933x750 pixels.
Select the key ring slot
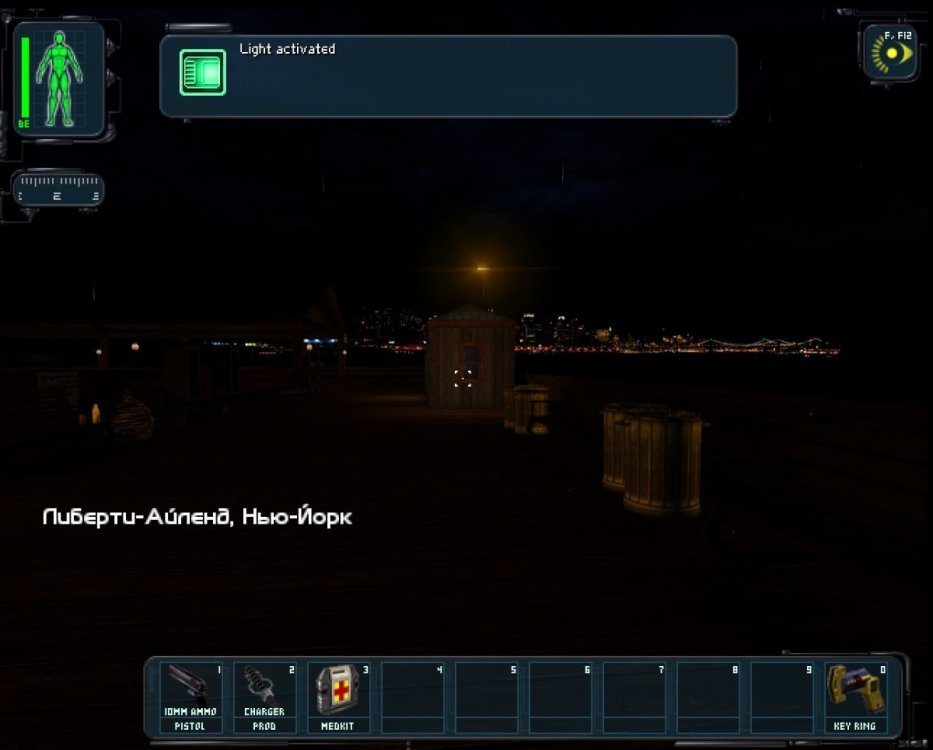pos(854,696)
